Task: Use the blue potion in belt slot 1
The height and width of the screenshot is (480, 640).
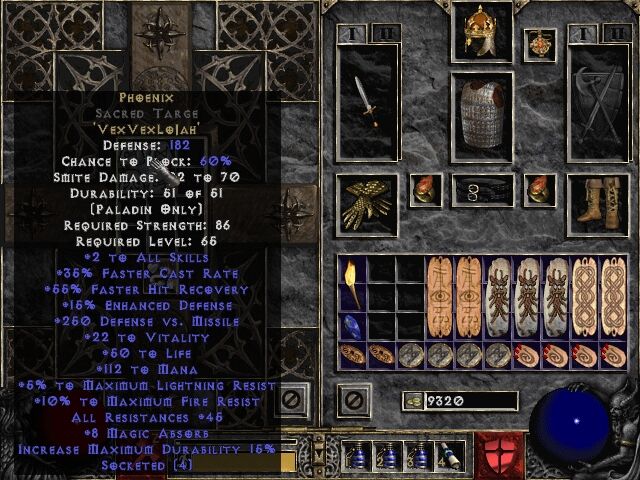Action: pos(355,455)
